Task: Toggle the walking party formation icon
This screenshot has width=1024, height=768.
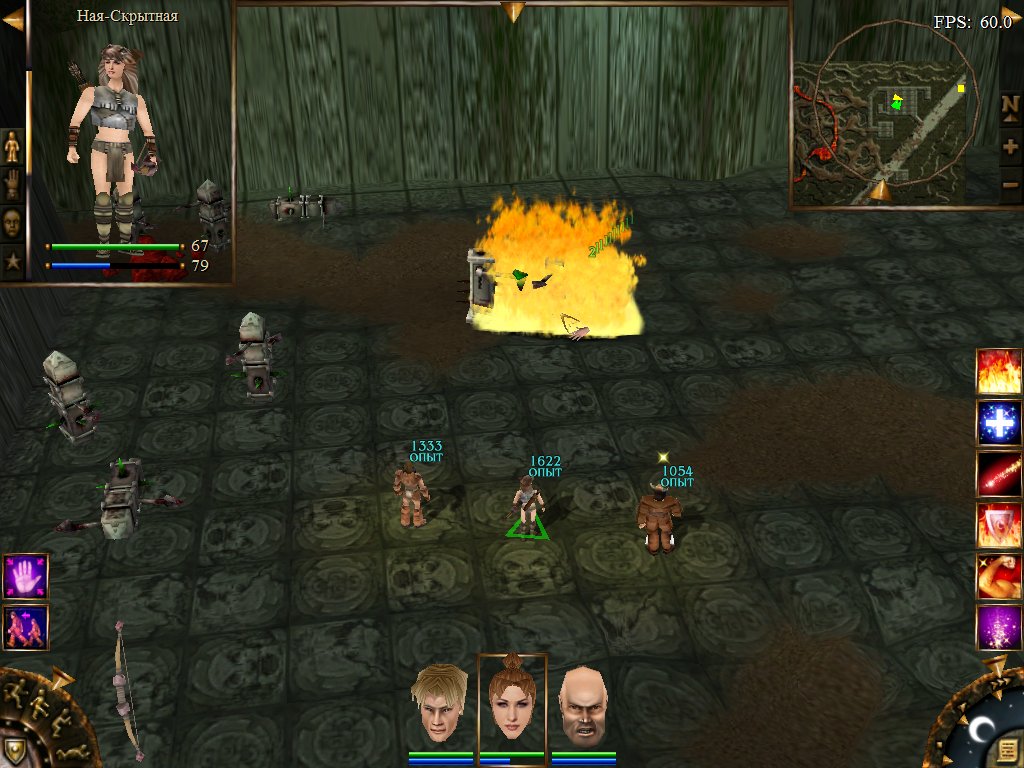Action: click(25, 628)
